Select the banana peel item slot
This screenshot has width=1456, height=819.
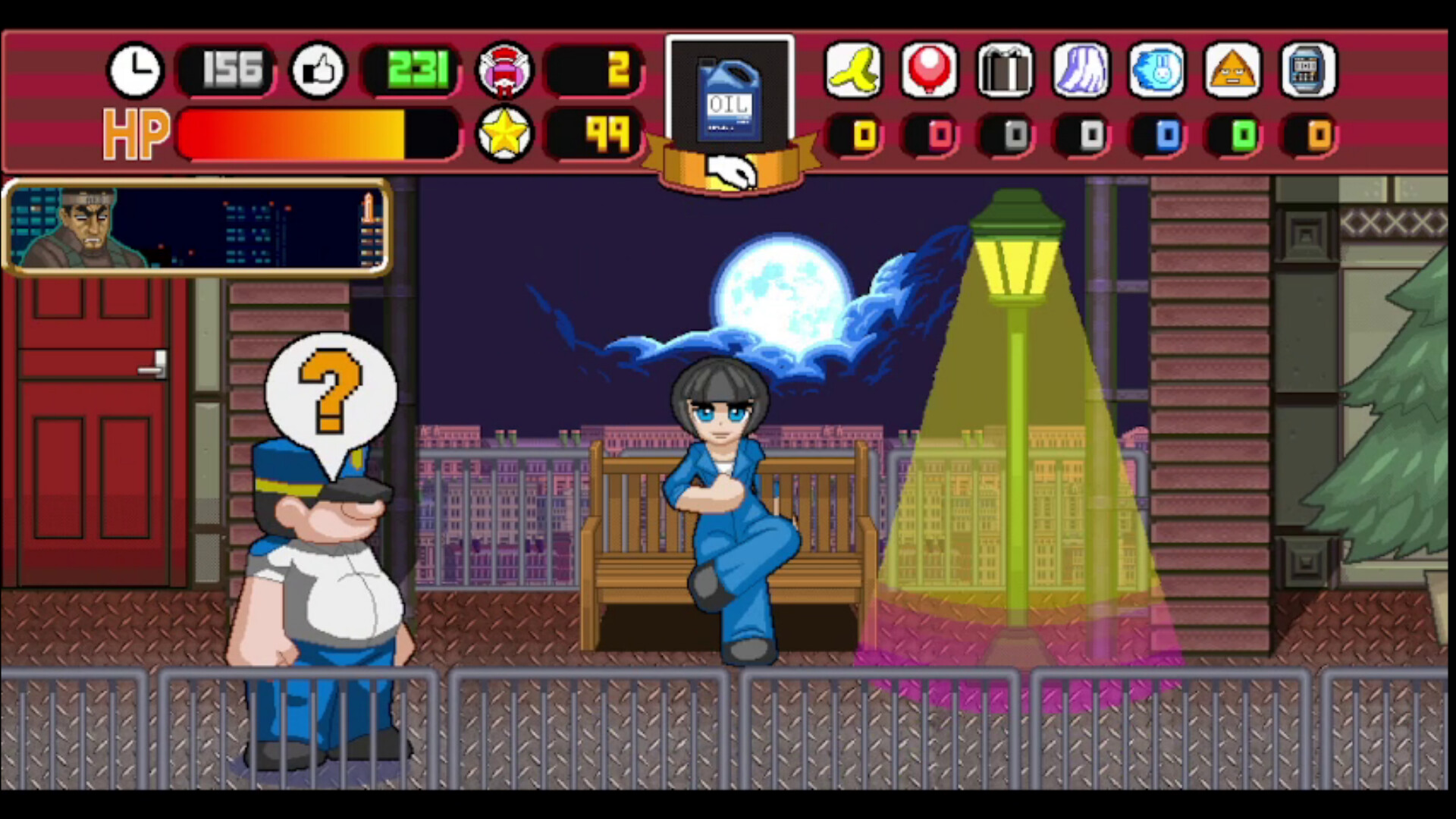coord(852,71)
